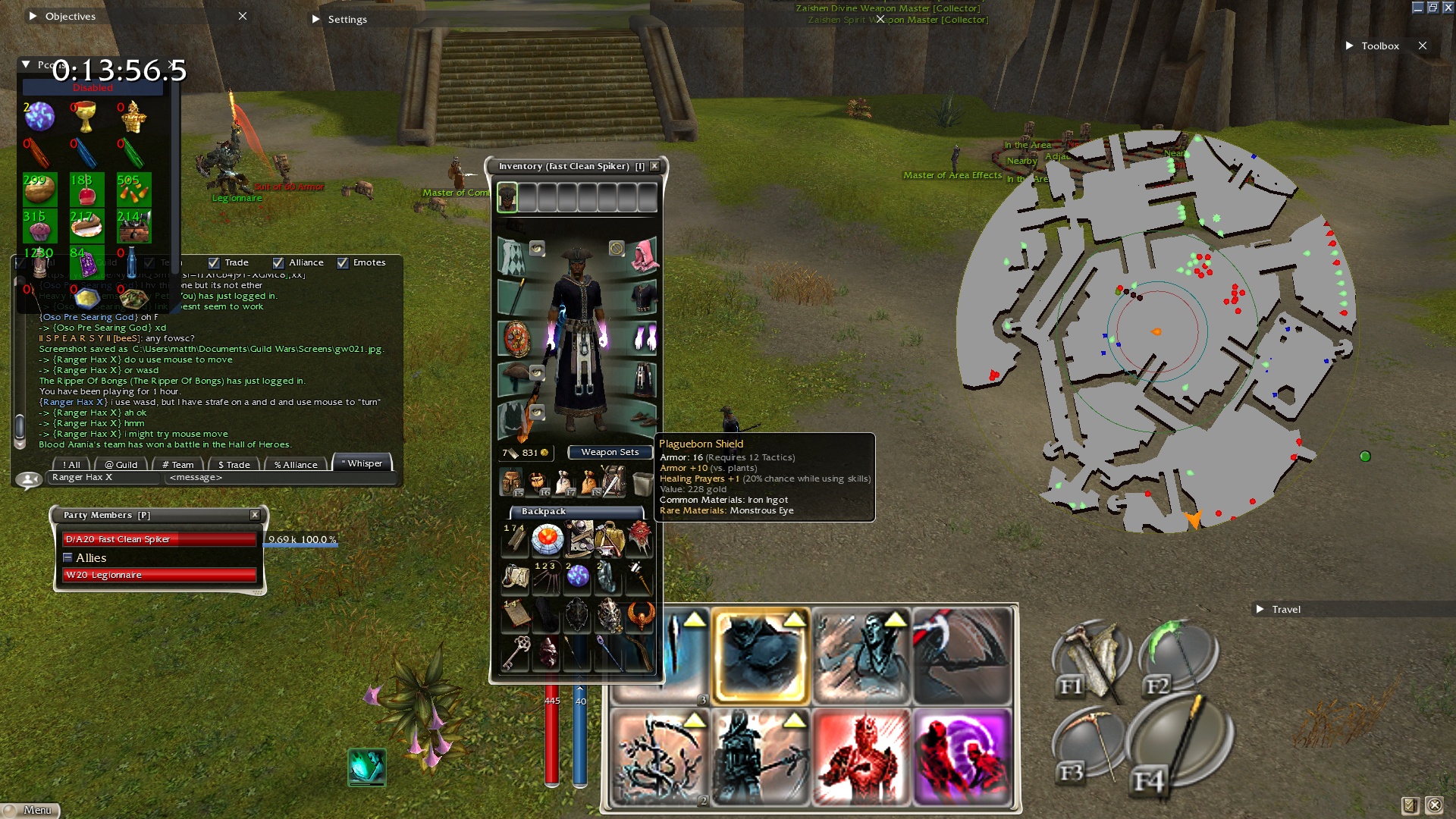Click the compass minimap
Viewport: 1456px width, 819px height.
coord(1156,331)
